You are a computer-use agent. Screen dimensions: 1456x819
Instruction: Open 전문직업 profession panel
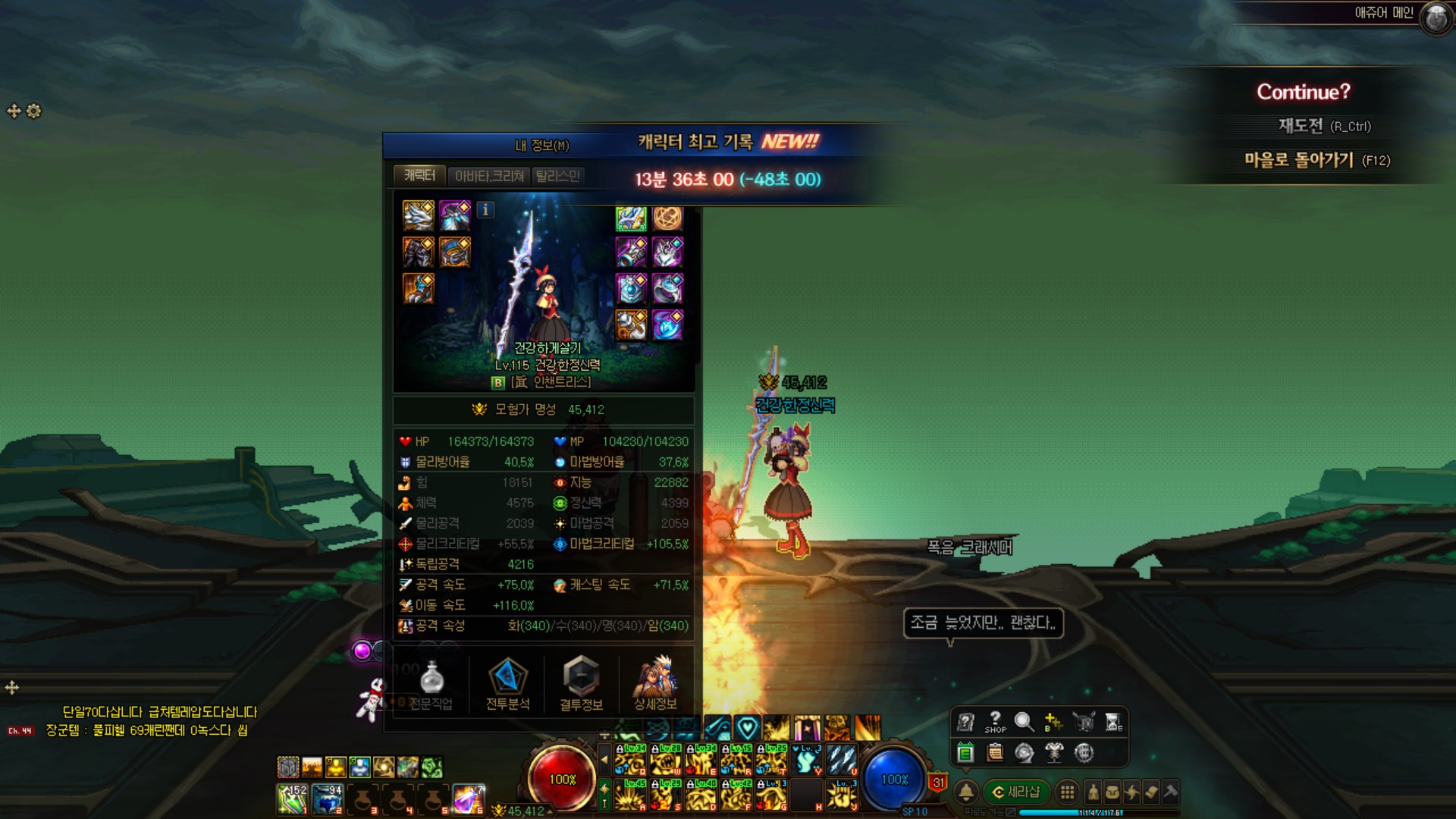tap(431, 684)
